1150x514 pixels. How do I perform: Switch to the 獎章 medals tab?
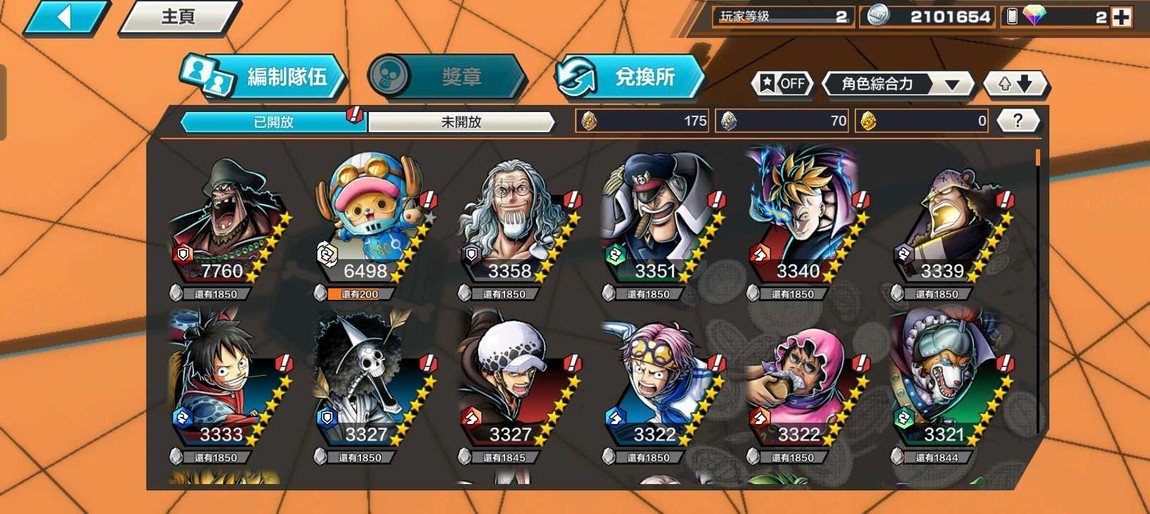pyautogui.click(x=446, y=77)
